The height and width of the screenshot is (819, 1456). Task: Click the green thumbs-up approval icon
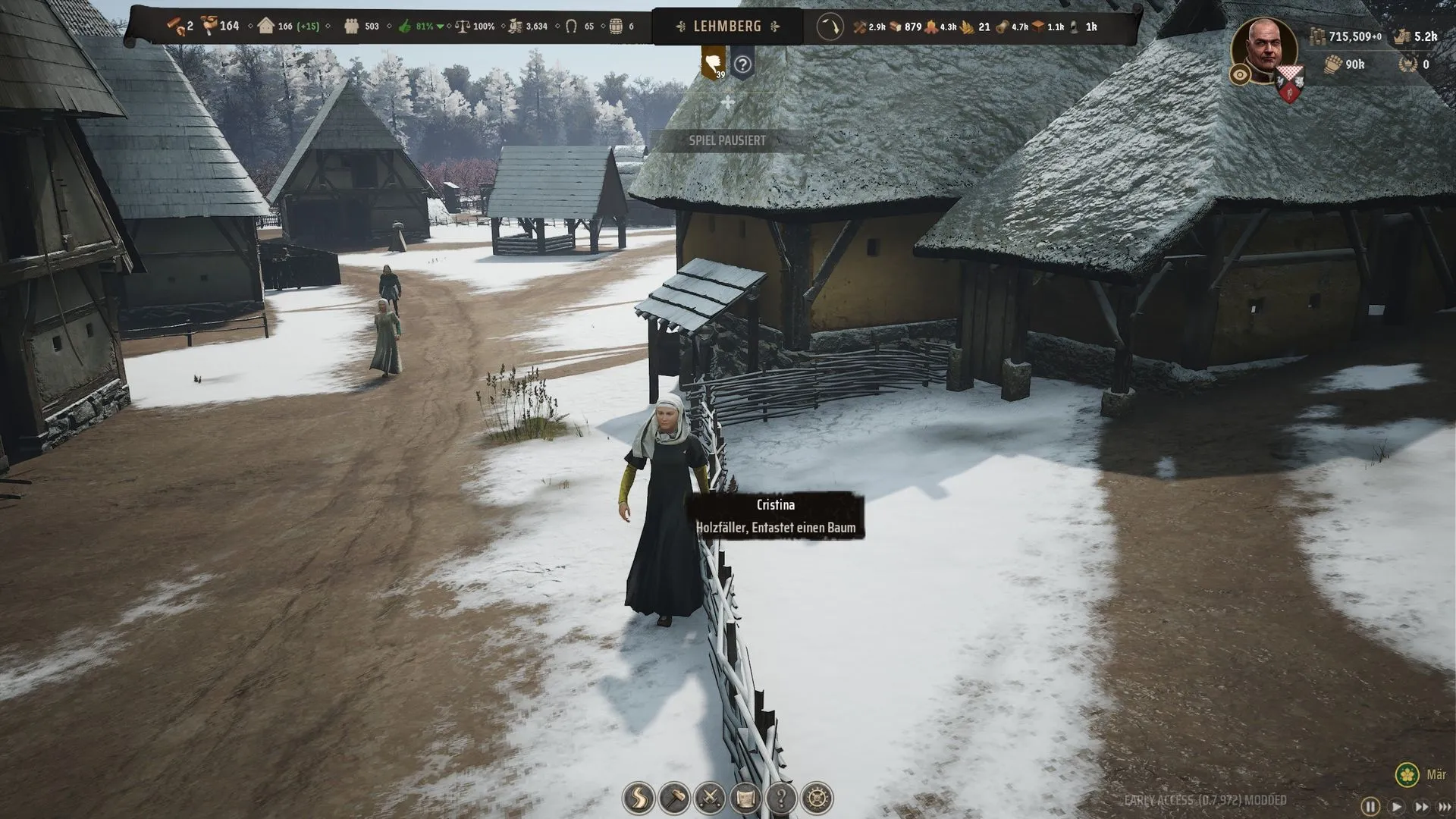point(405,27)
